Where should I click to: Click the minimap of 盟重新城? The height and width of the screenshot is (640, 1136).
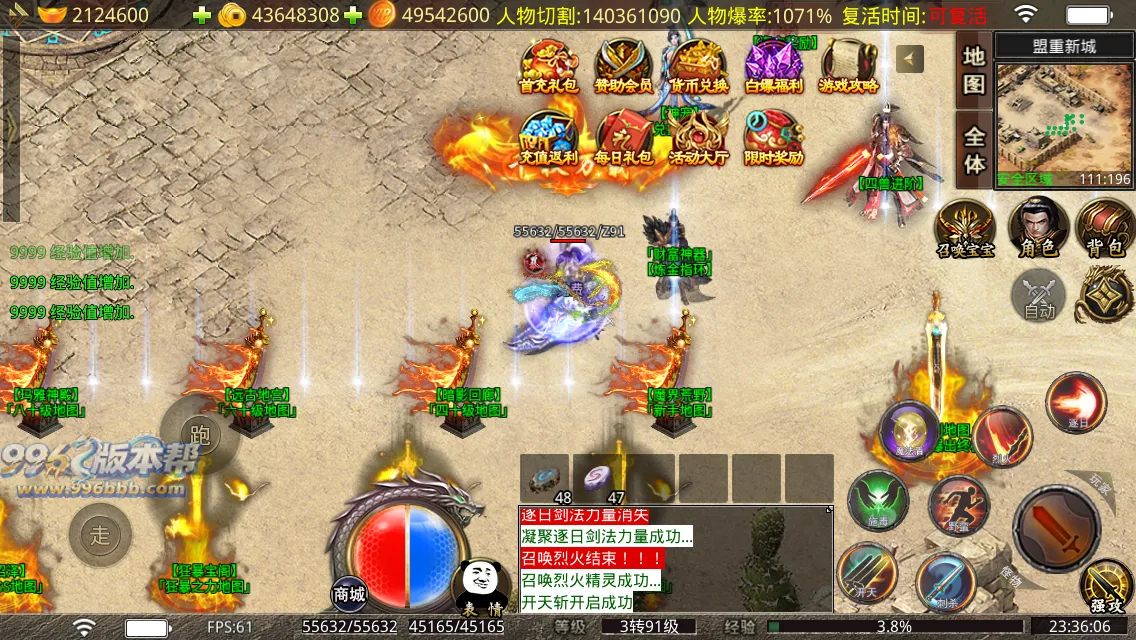click(1063, 122)
